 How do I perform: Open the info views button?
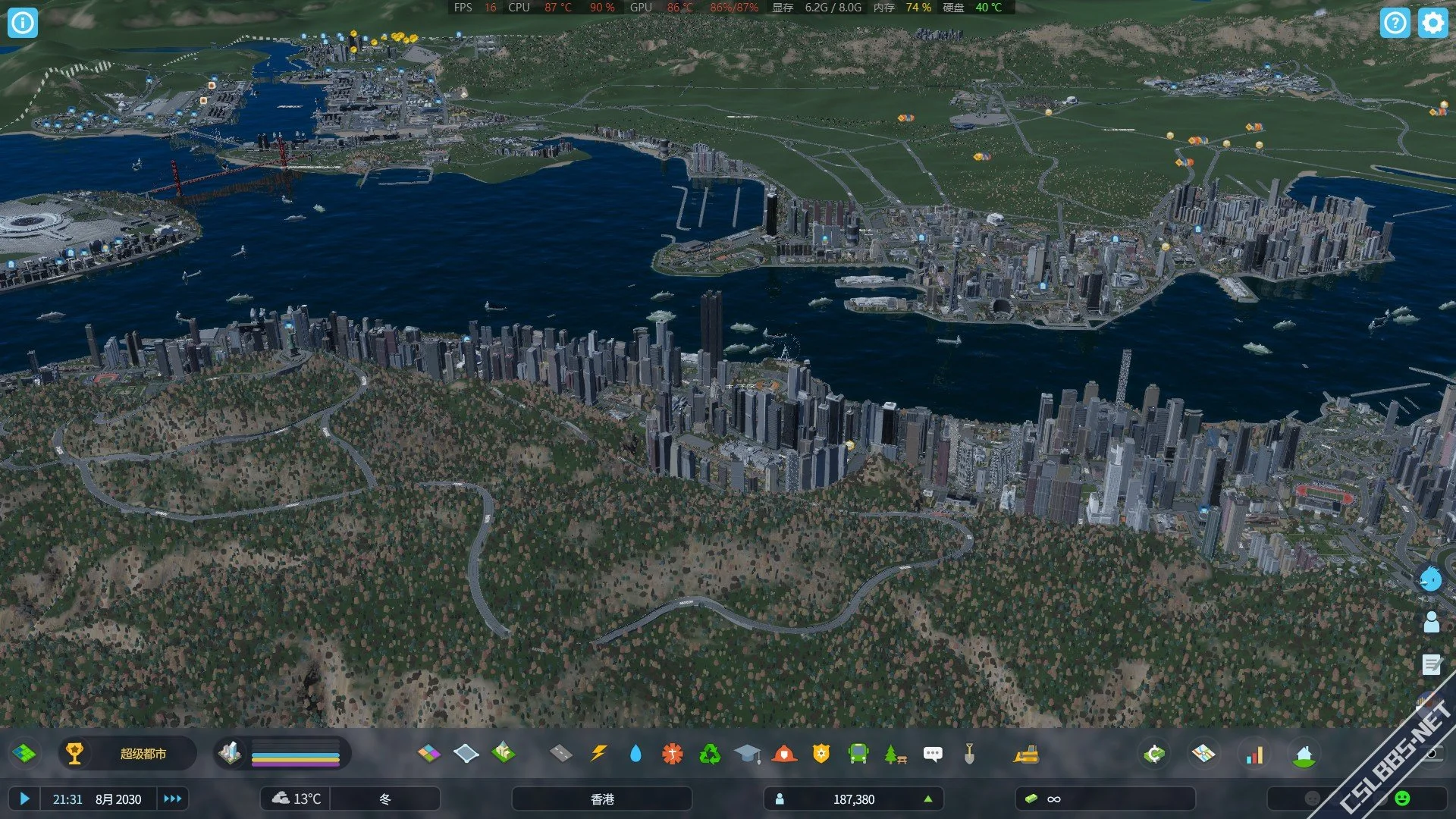[x=22, y=23]
